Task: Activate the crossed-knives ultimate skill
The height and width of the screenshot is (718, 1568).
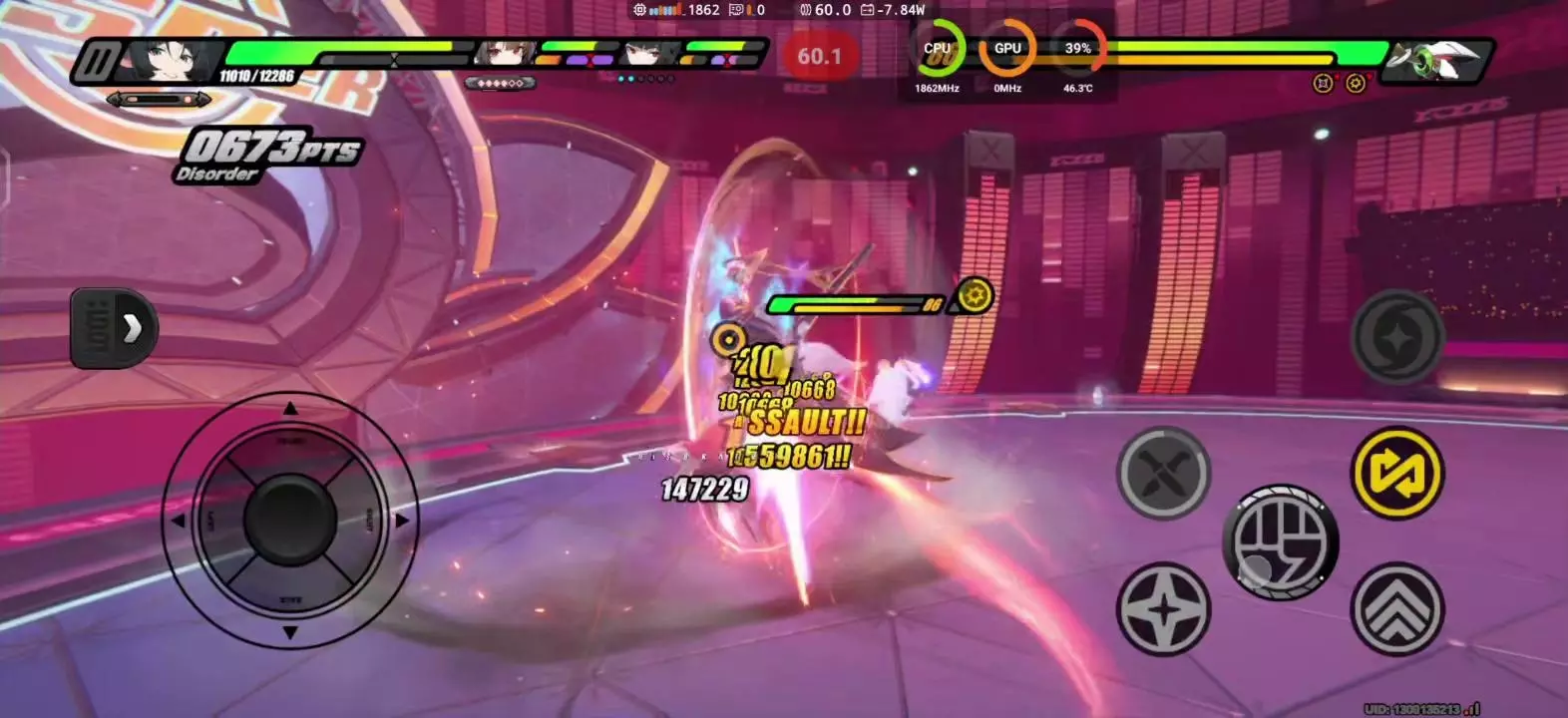Action: 1163,473
